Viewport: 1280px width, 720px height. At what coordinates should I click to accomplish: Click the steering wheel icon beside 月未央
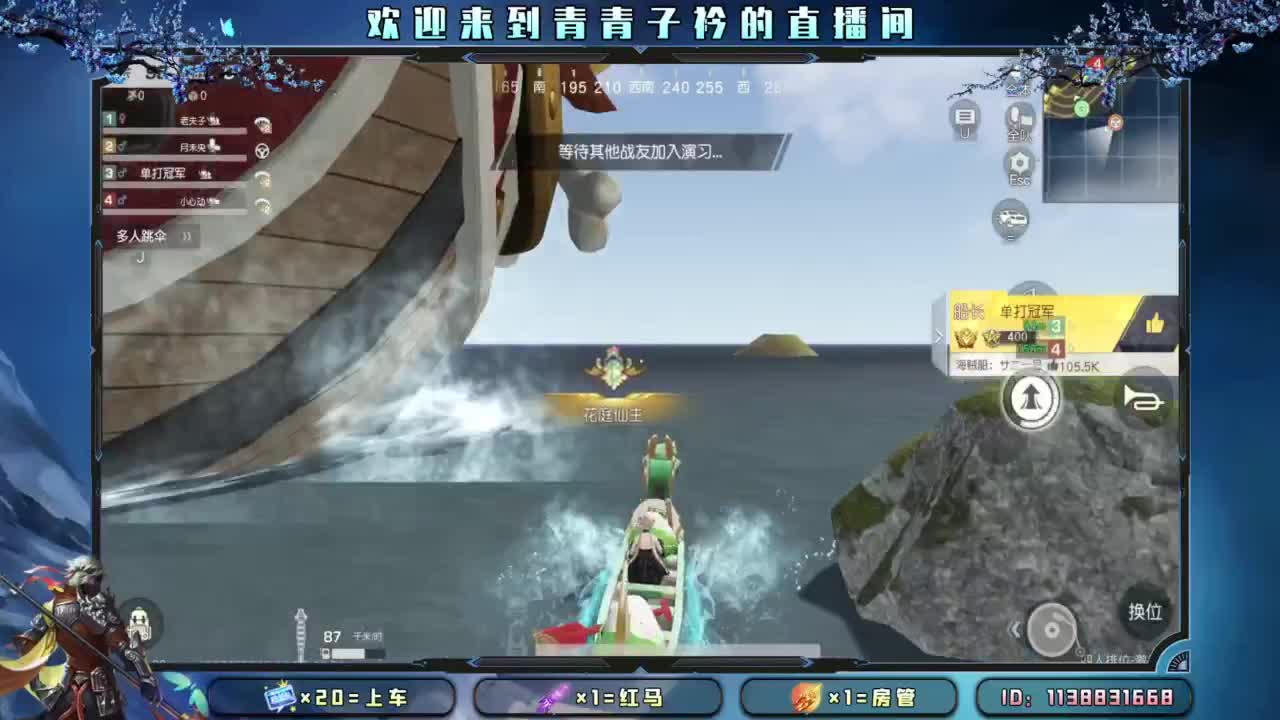coord(261,152)
